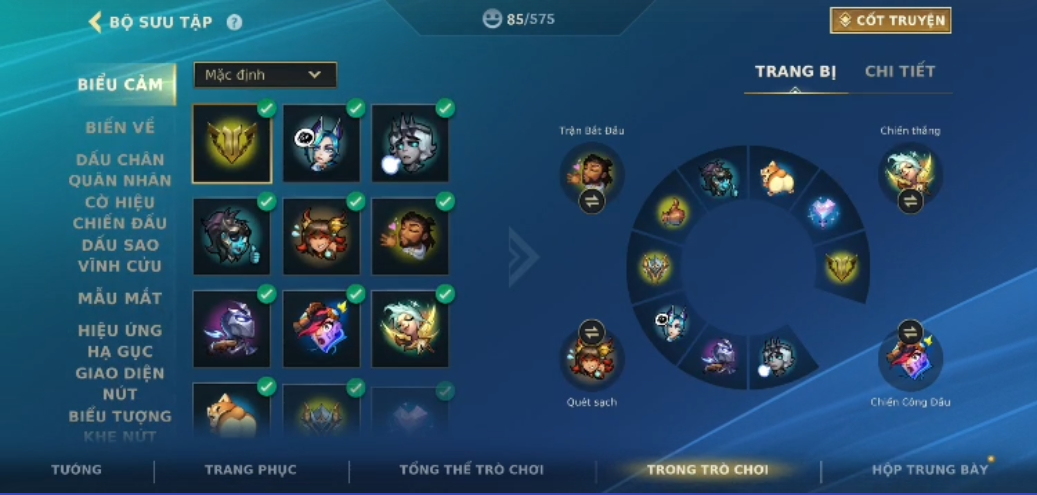Change the Quét sạch emote slot
Viewport: 1037px width, 495px height.
591,332
